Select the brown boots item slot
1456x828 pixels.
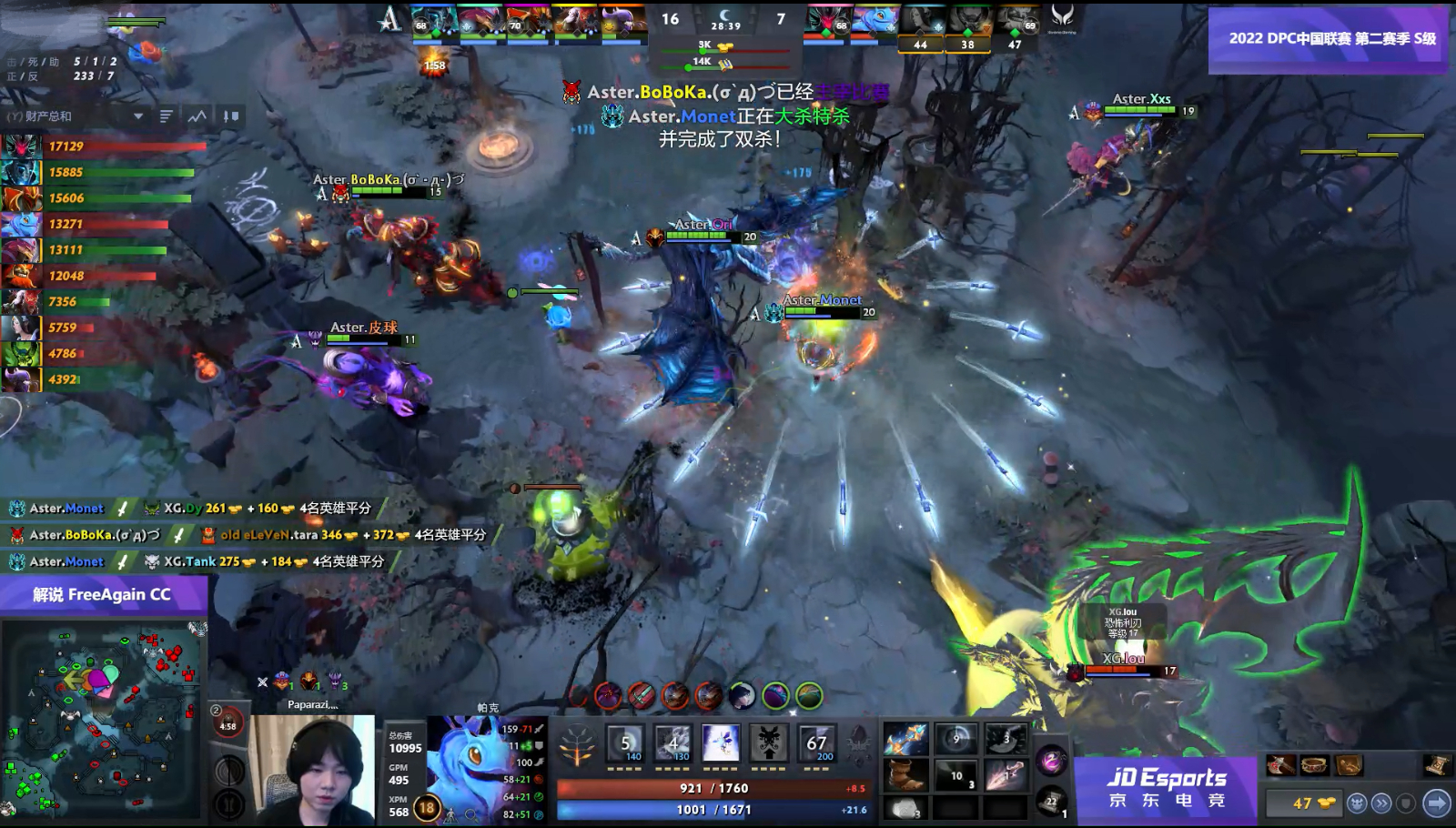click(905, 775)
